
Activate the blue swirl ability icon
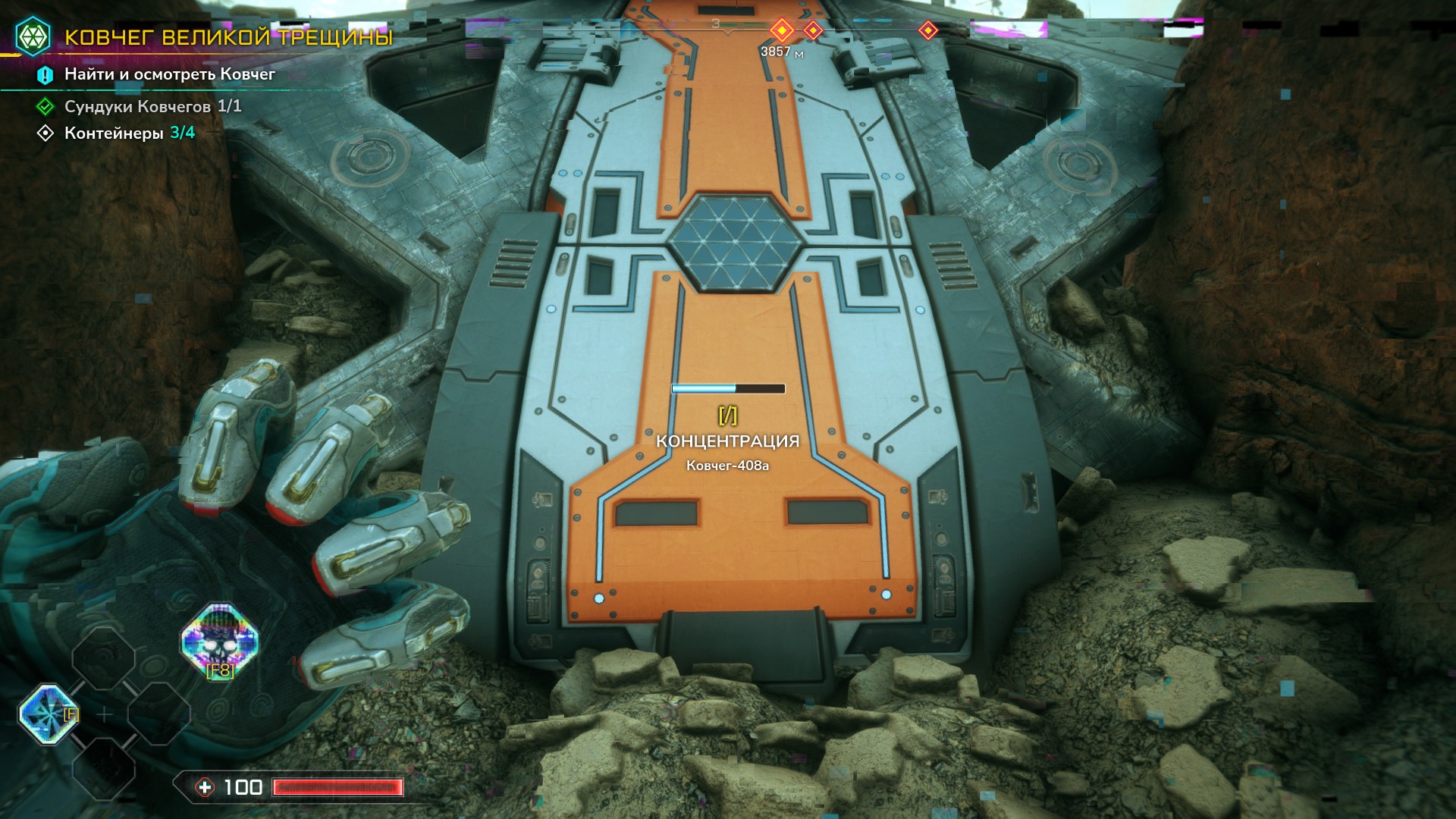click(x=48, y=714)
